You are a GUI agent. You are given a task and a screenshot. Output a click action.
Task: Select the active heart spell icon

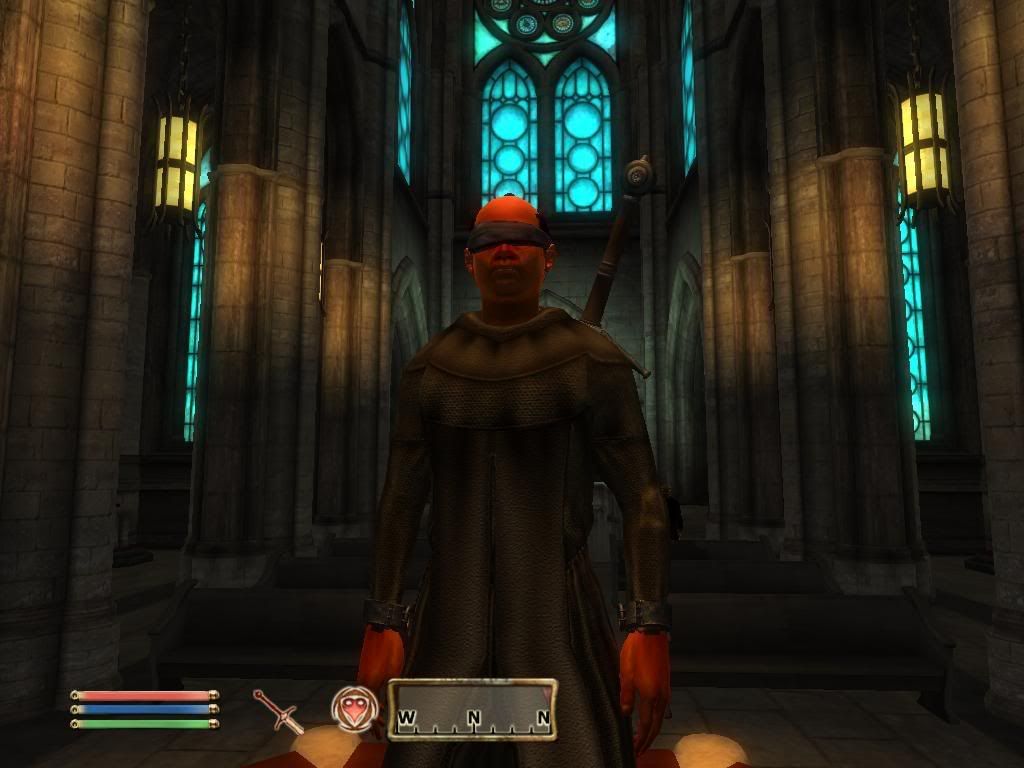click(x=355, y=708)
